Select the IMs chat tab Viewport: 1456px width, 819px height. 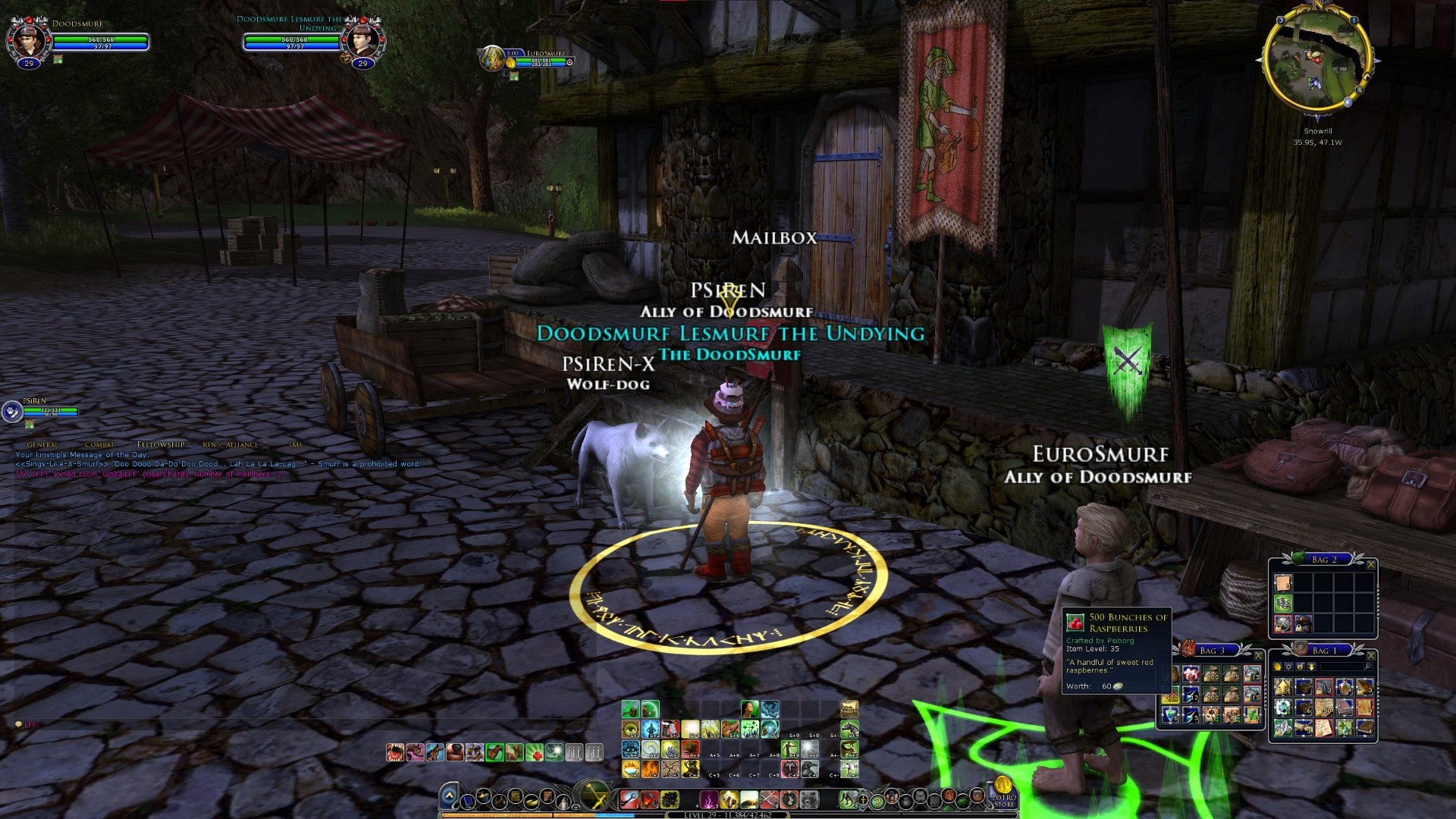[296, 445]
